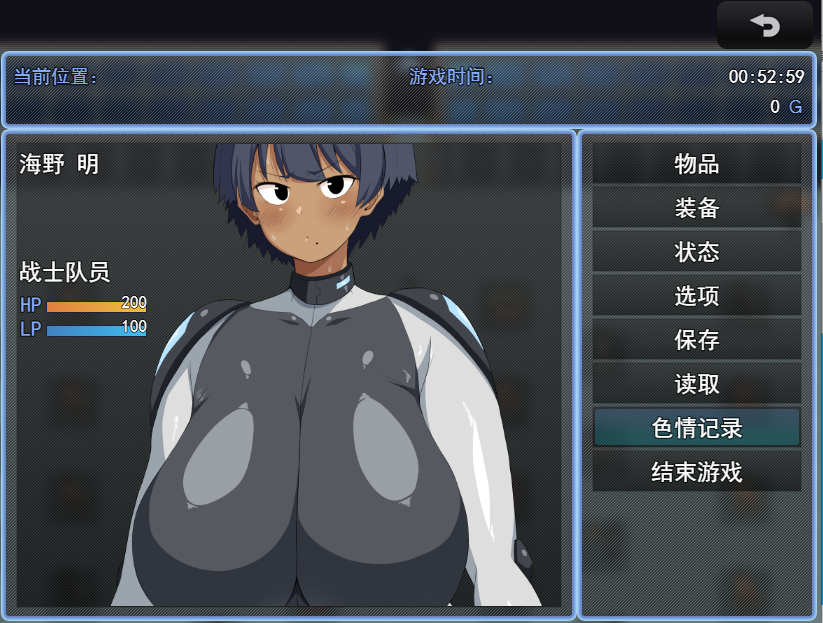Viewport: 823px width, 623px height.
Task: Open the 状态 status screen
Action: [x=696, y=252]
